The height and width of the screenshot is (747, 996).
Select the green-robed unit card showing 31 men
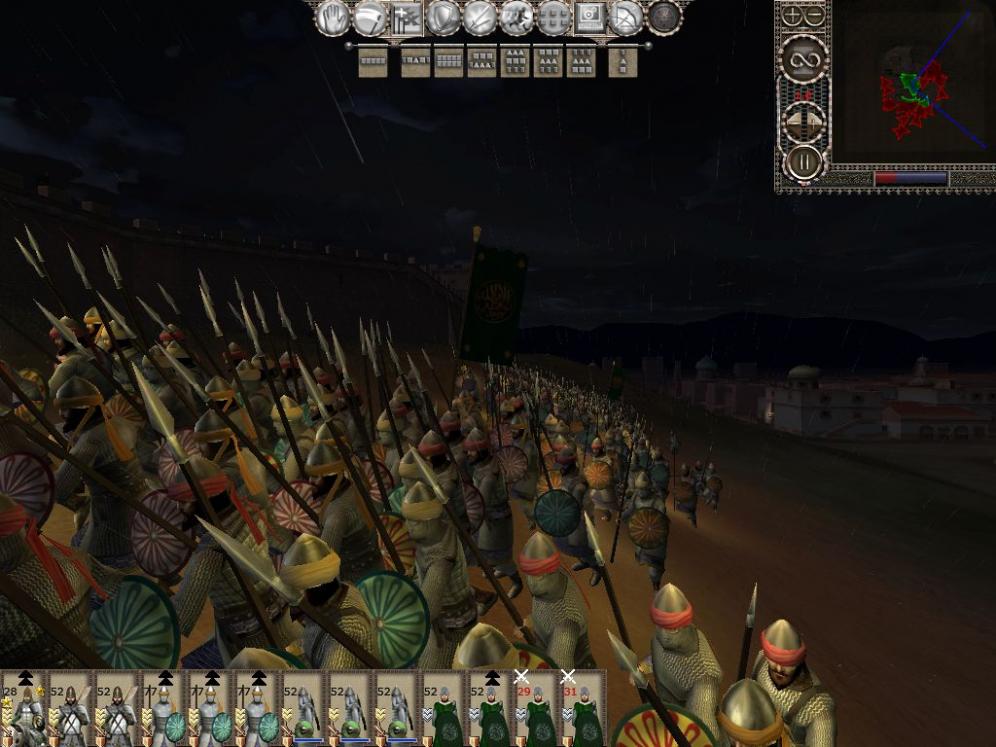(583, 710)
